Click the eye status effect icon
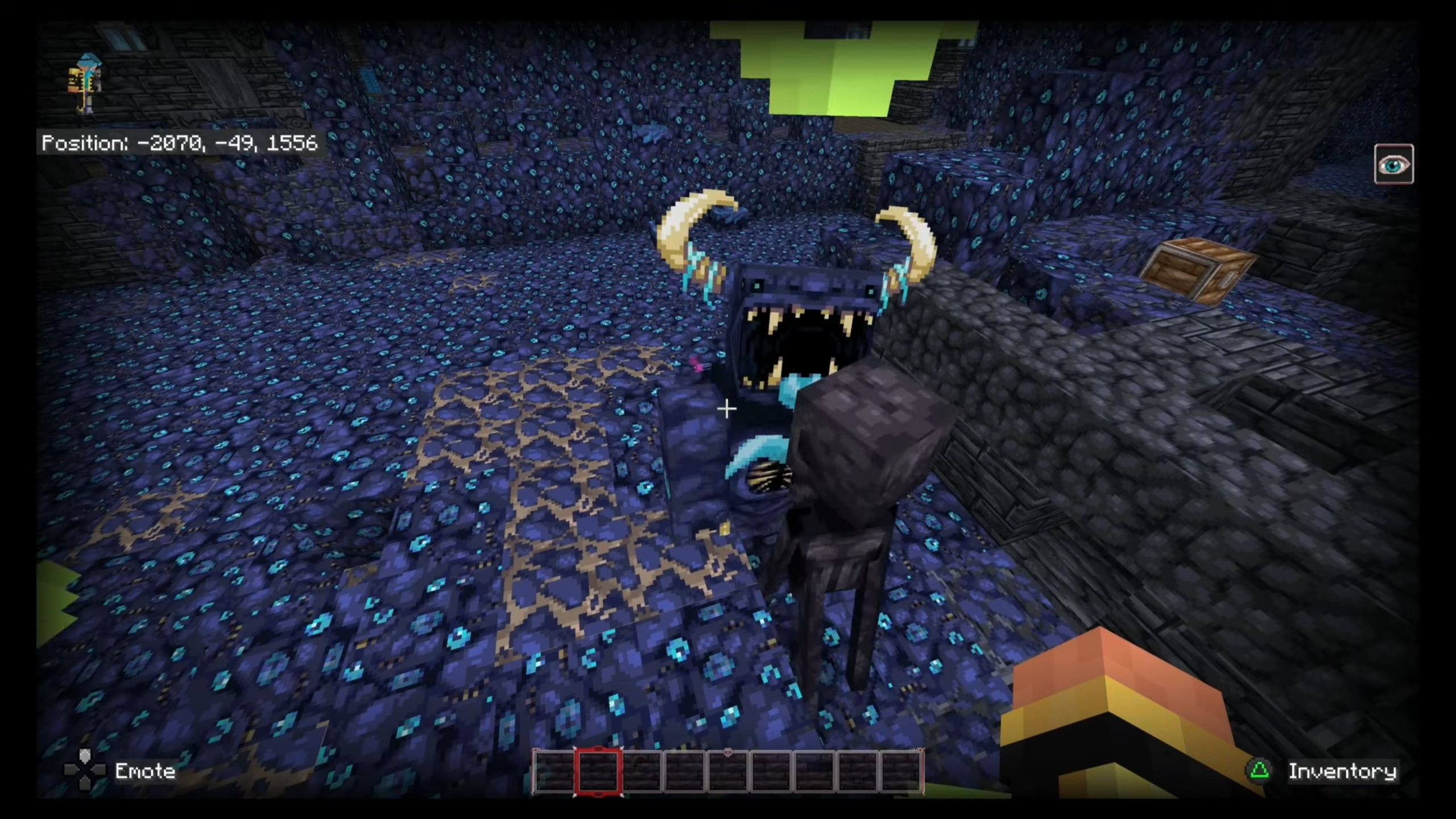 (x=1393, y=164)
